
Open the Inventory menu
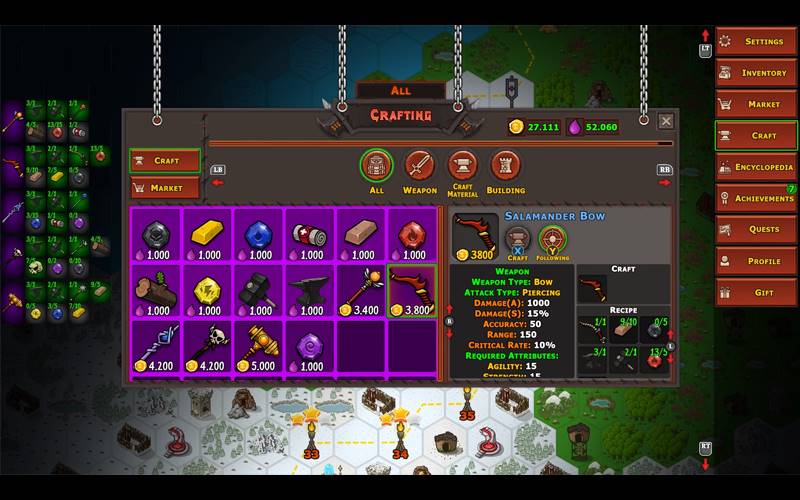755,73
